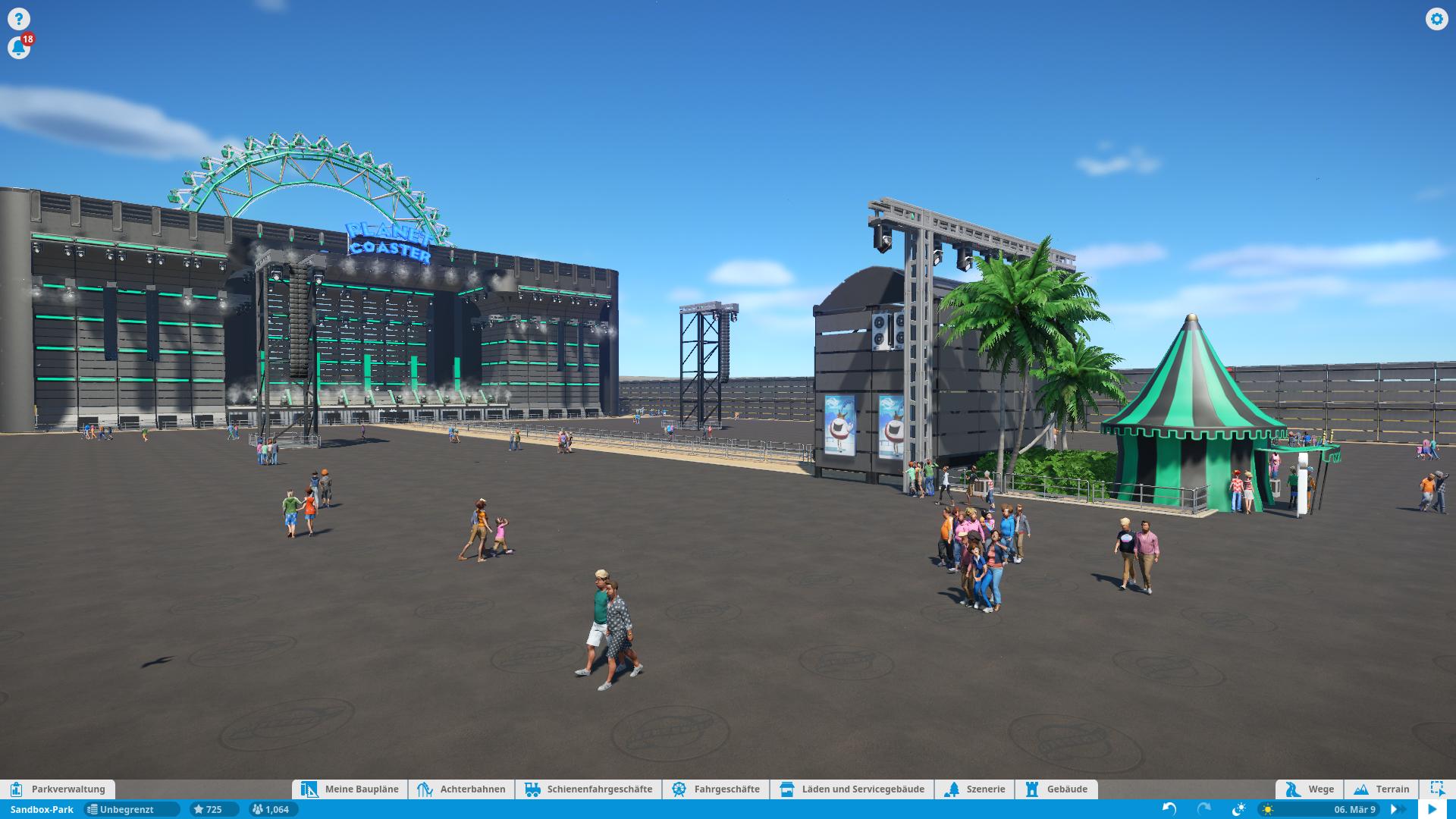Choose the Szenerie tab
The height and width of the screenshot is (819, 1456).
click(x=975, y=789)
